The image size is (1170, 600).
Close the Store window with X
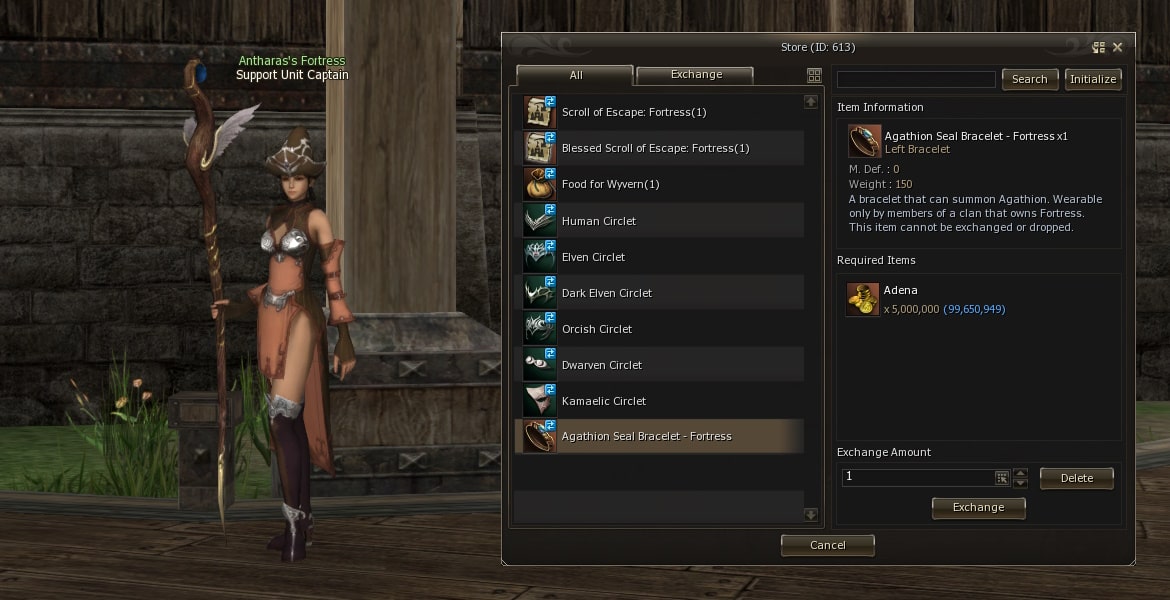1117,47
